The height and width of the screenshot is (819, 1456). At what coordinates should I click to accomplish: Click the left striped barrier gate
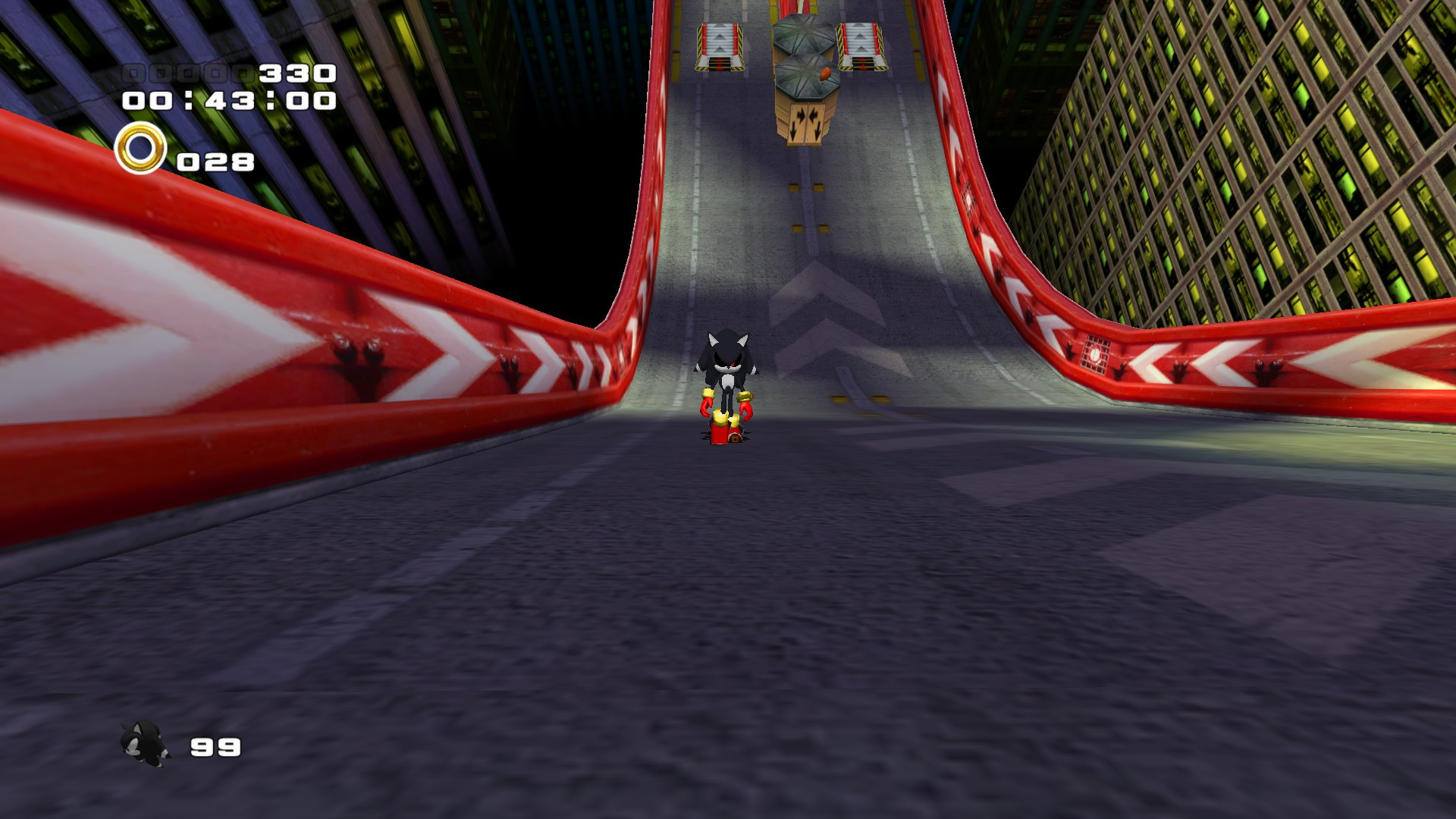pos(718,45)
